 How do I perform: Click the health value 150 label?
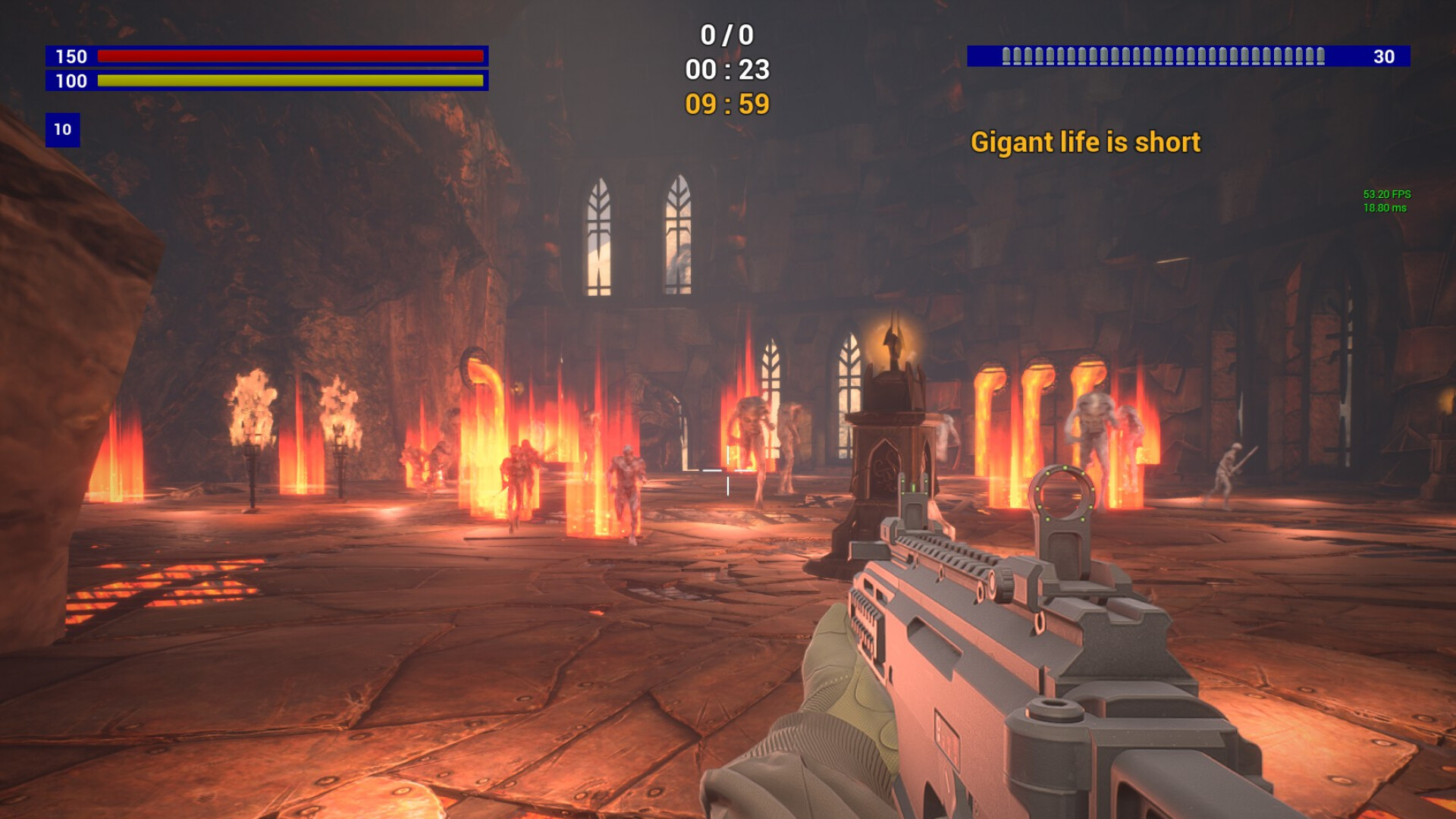click(71, 56)
